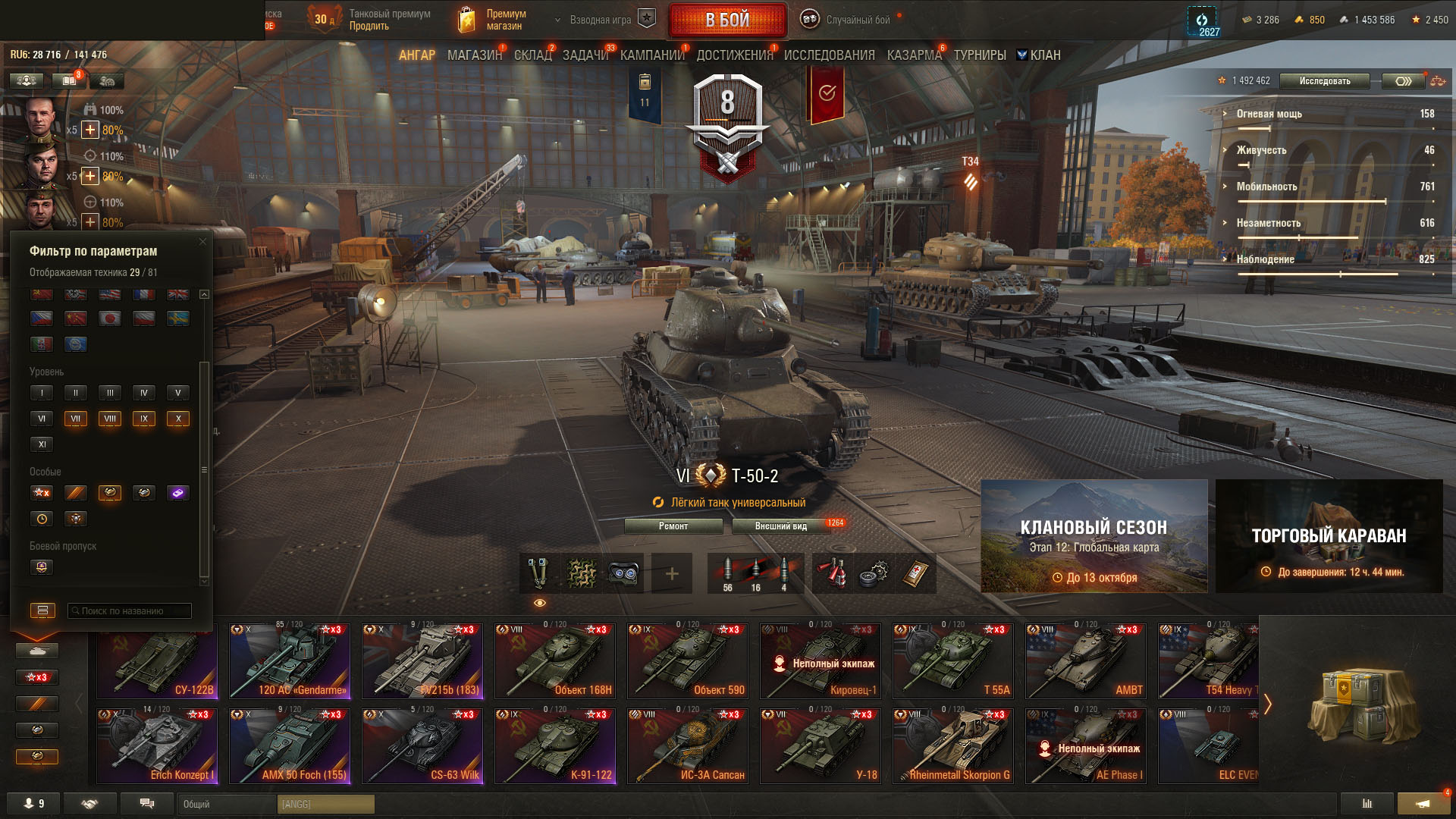
Task: Open the Клановый сезон banner
Action: (1094, 536)
